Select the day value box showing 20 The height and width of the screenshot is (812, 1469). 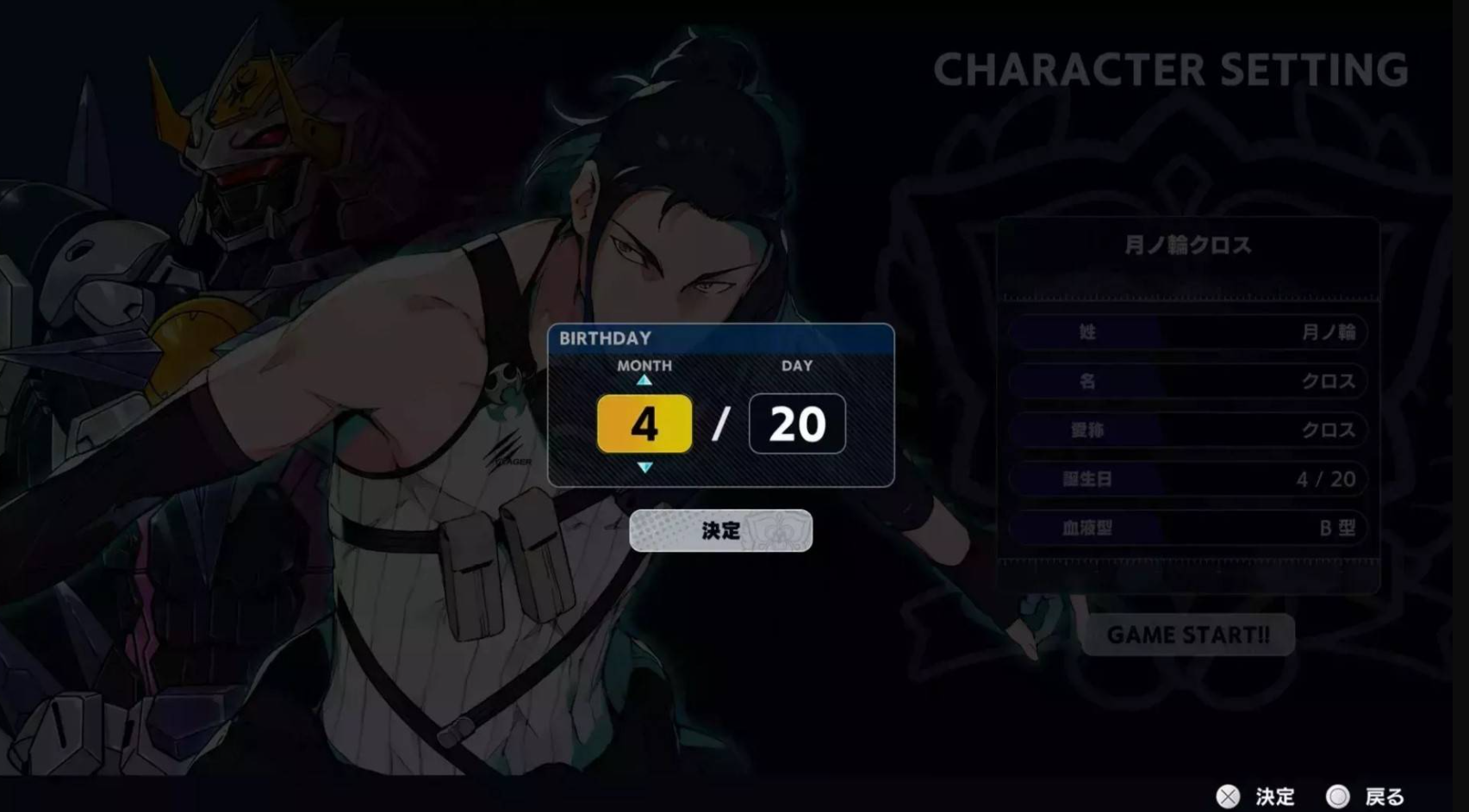click(x=797, y=424)
